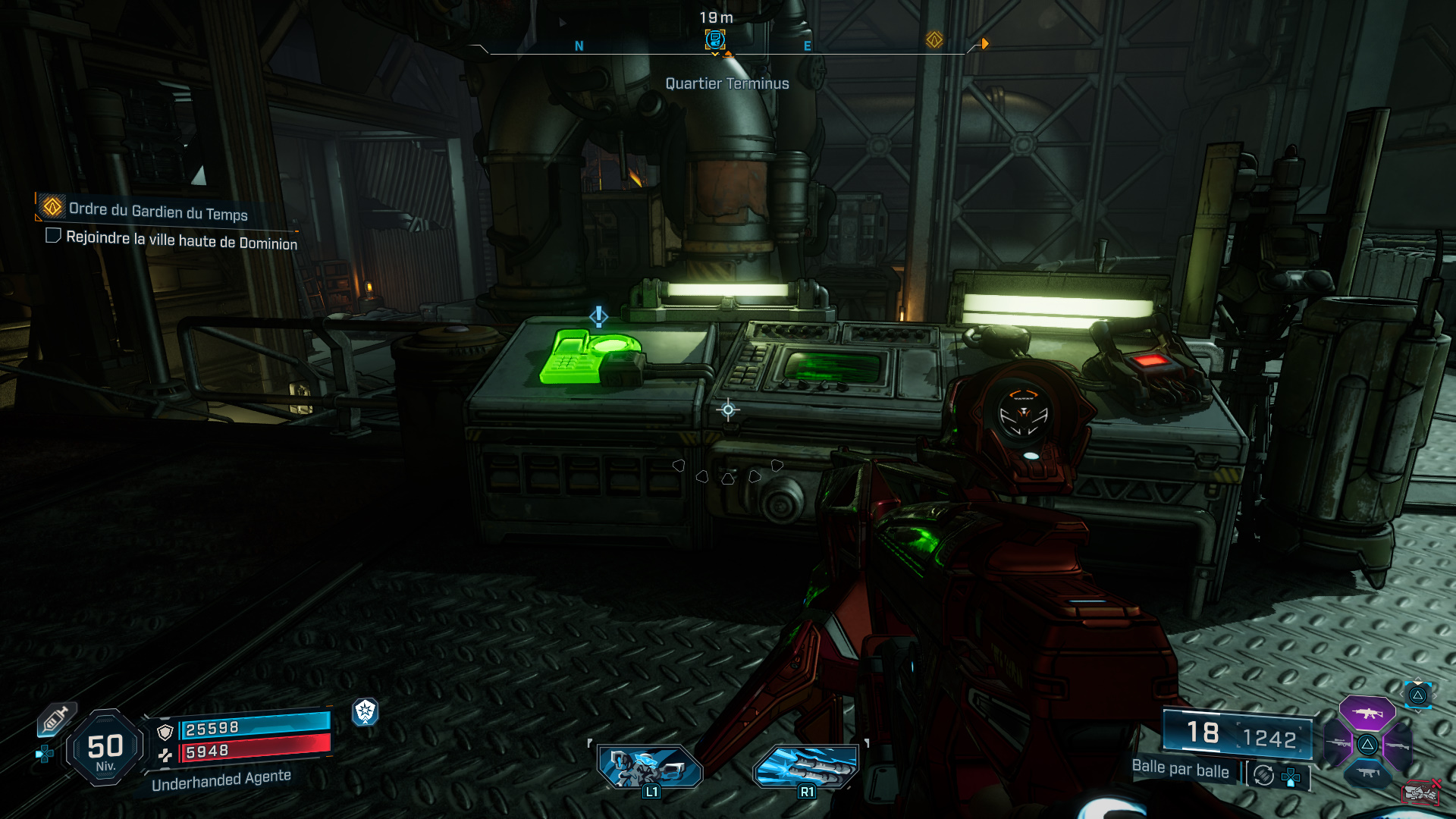
Task: Select the blue mission marker on the compass
Action: (714, 39)
